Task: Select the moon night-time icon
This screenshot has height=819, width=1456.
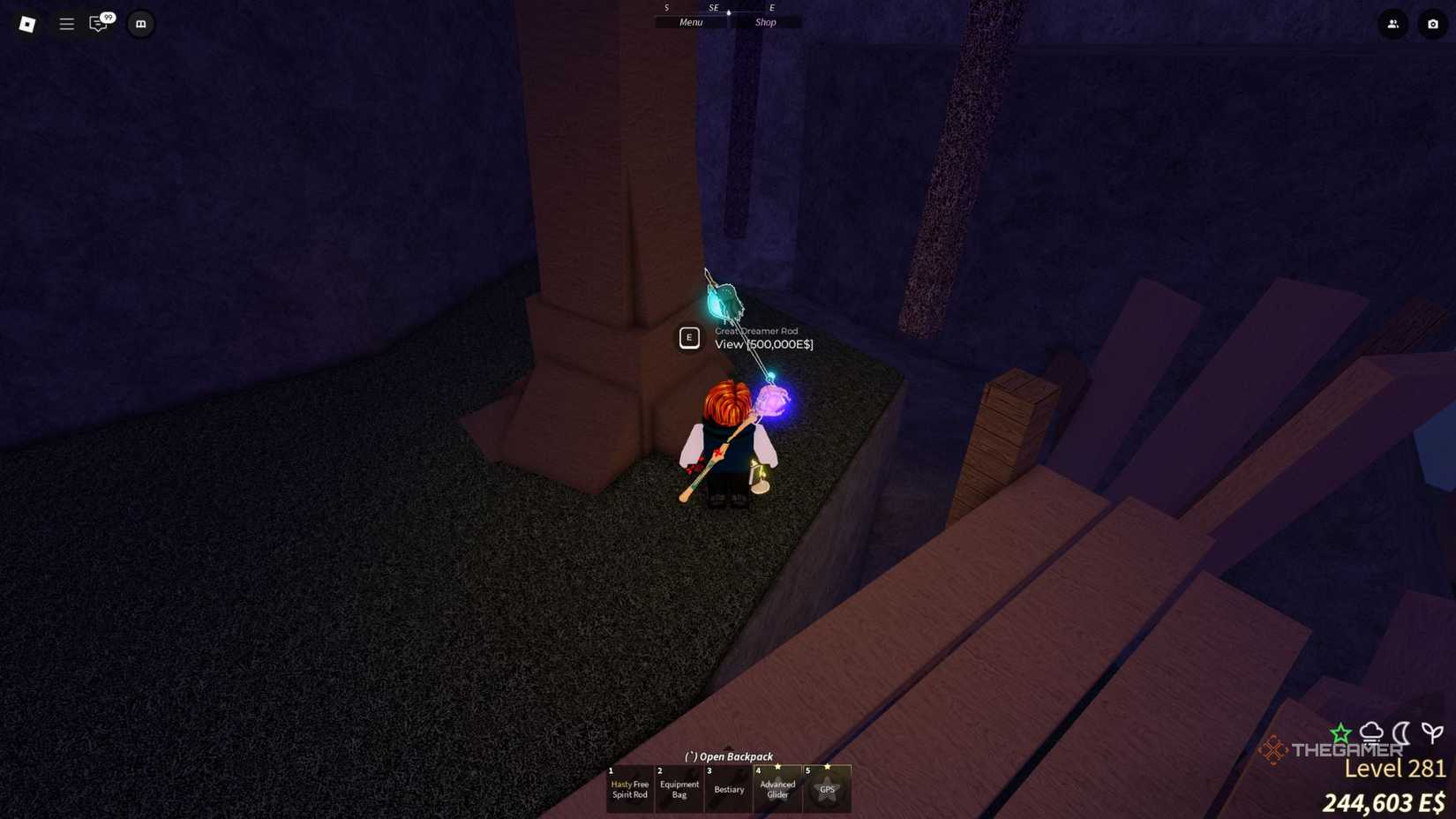Action: pyautogui.click(x=1401, y=733)
